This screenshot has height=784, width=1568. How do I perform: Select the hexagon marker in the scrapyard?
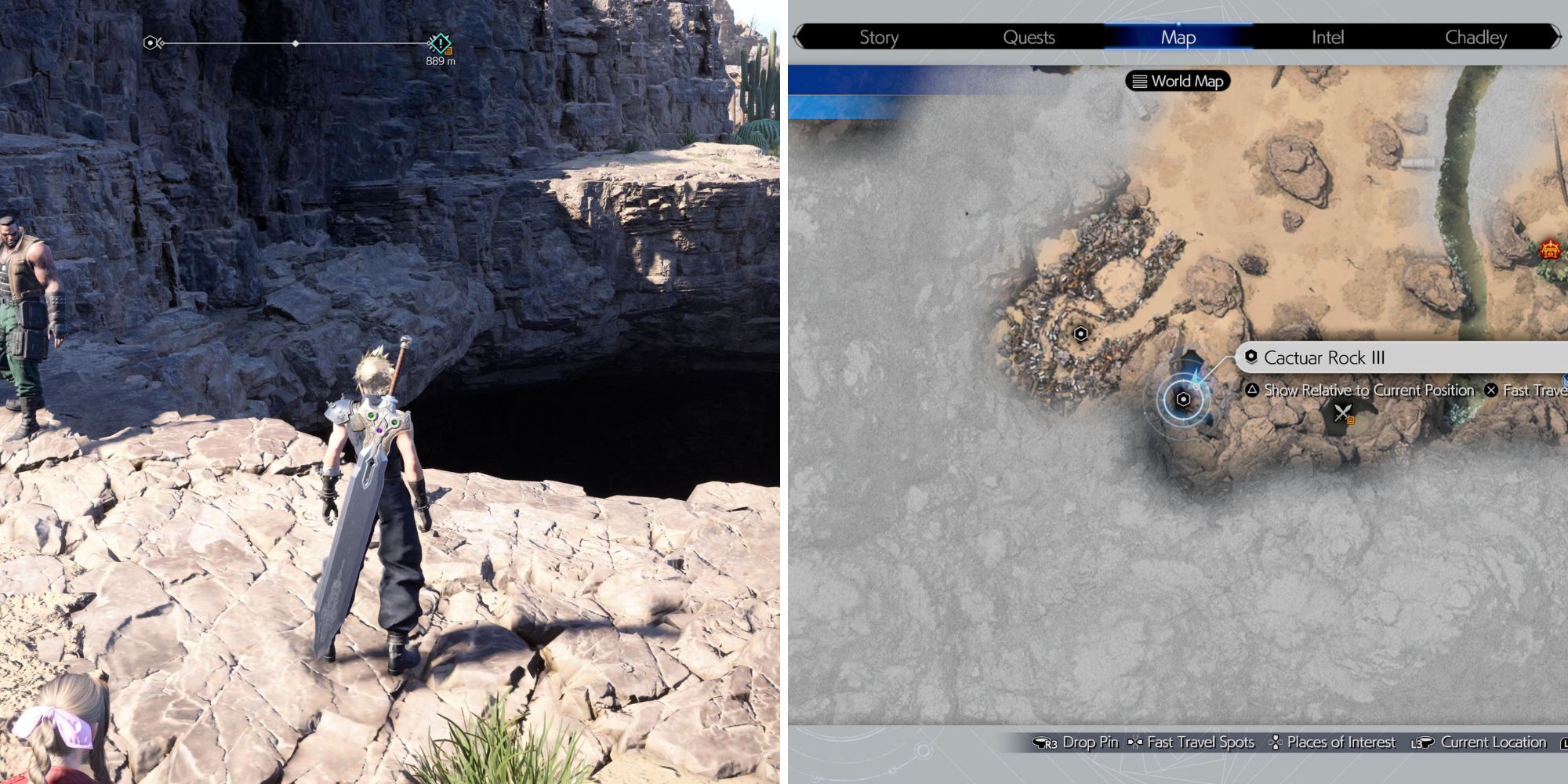click(1080, 334)
